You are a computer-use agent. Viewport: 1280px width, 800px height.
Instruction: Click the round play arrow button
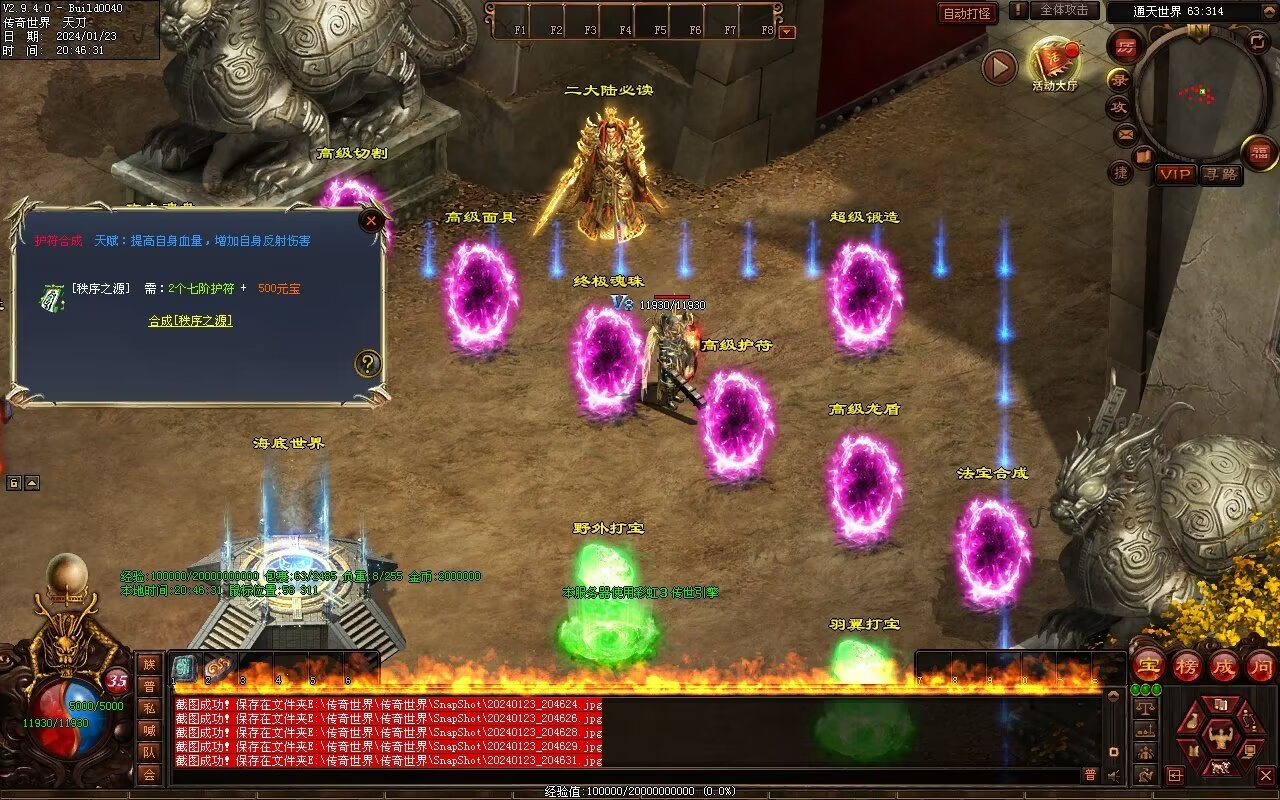[x=998, y=67]
